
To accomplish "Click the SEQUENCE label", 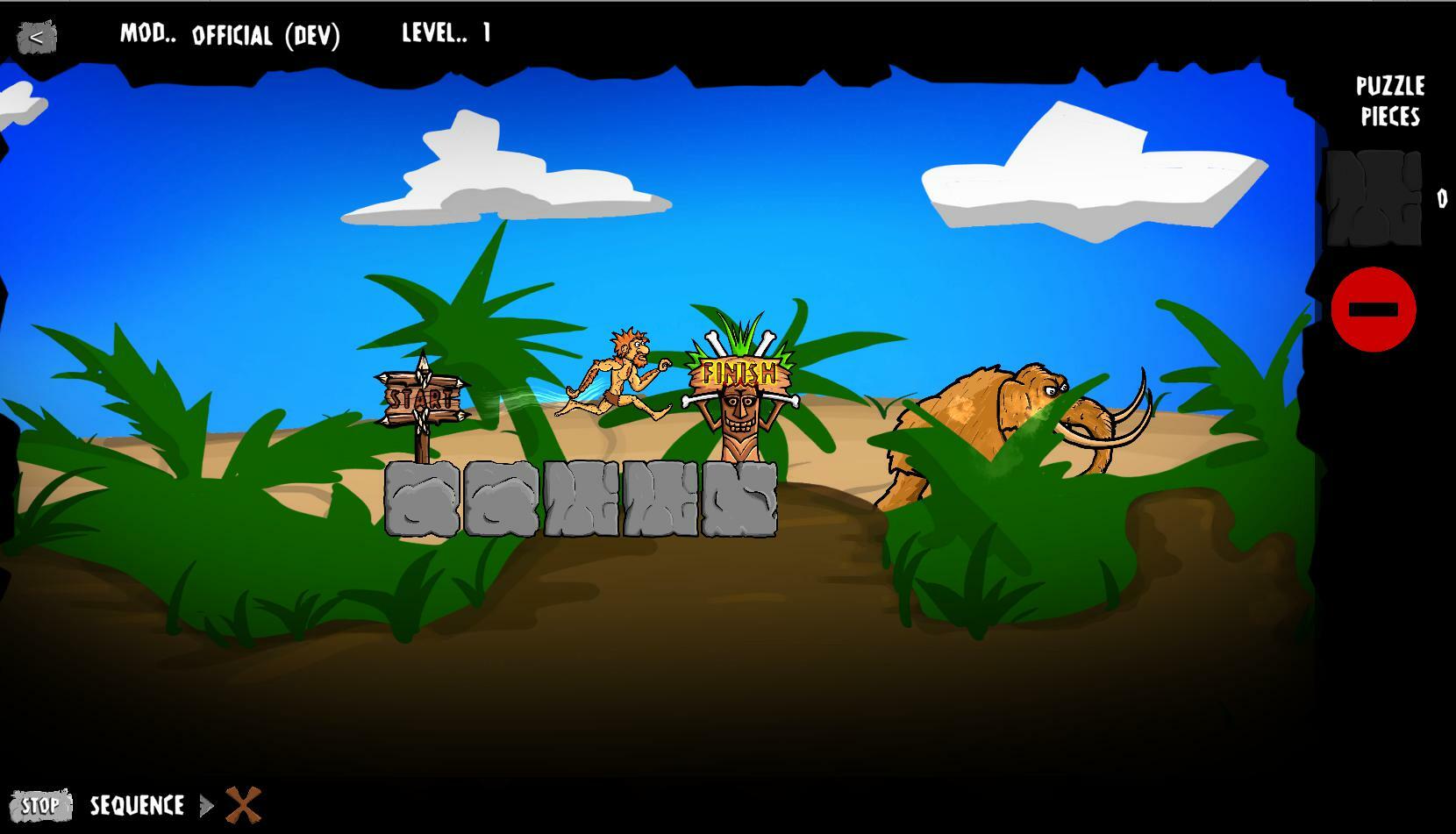I will pyautogui.click(x=136, y=805).
